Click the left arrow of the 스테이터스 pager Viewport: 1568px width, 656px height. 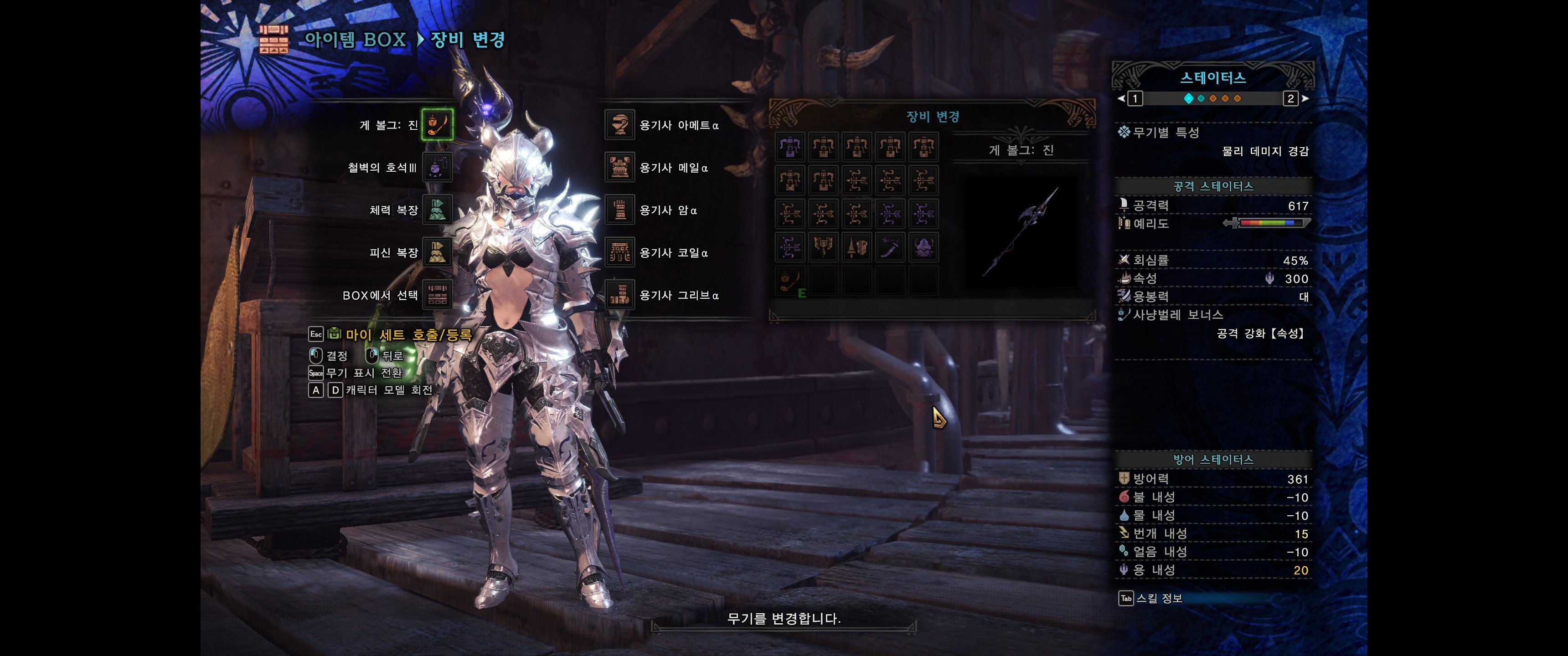(1121, 98)
